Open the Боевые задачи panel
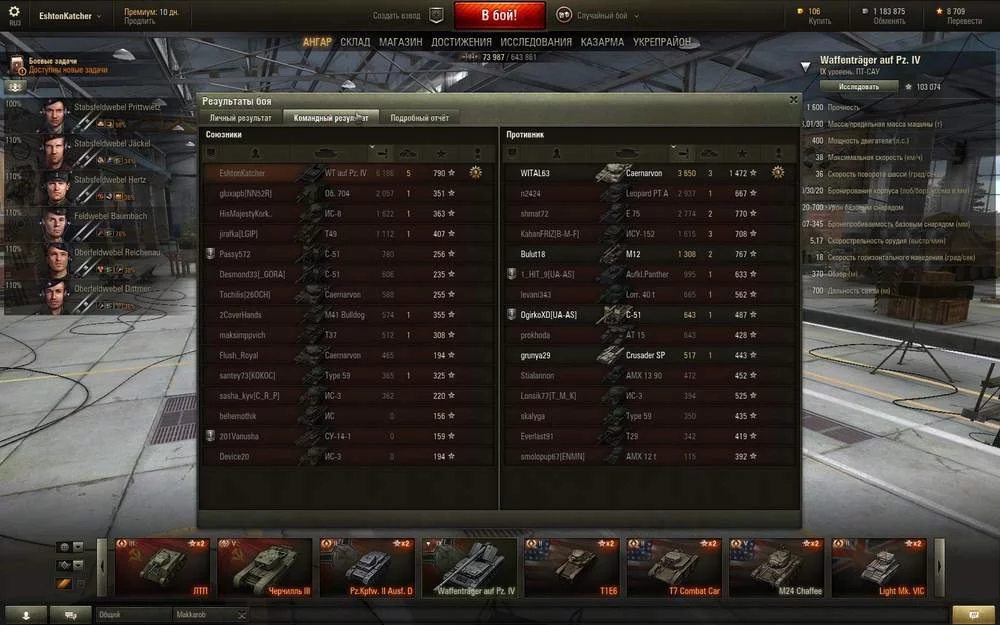Screen dimensions: 1000x625 [55, 65]
